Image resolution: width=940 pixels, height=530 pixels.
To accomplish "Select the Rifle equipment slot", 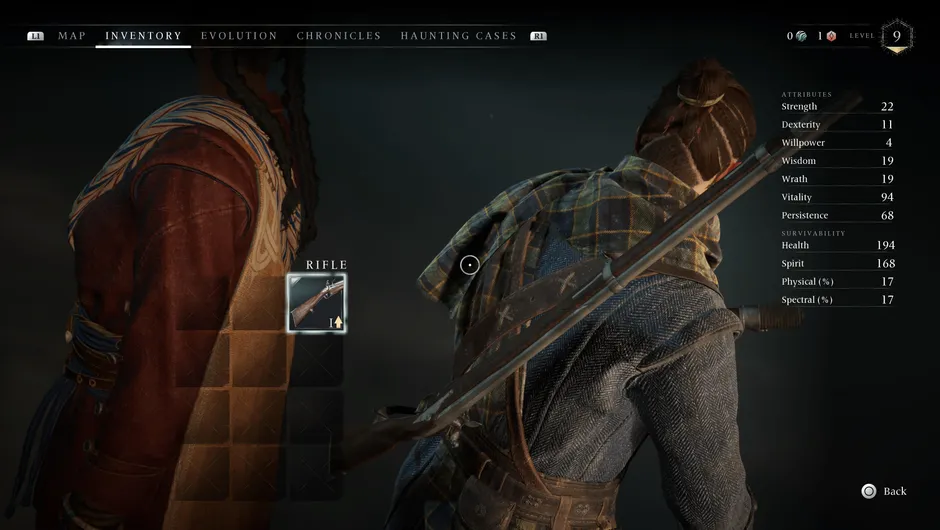I will [x=316, y=303].
